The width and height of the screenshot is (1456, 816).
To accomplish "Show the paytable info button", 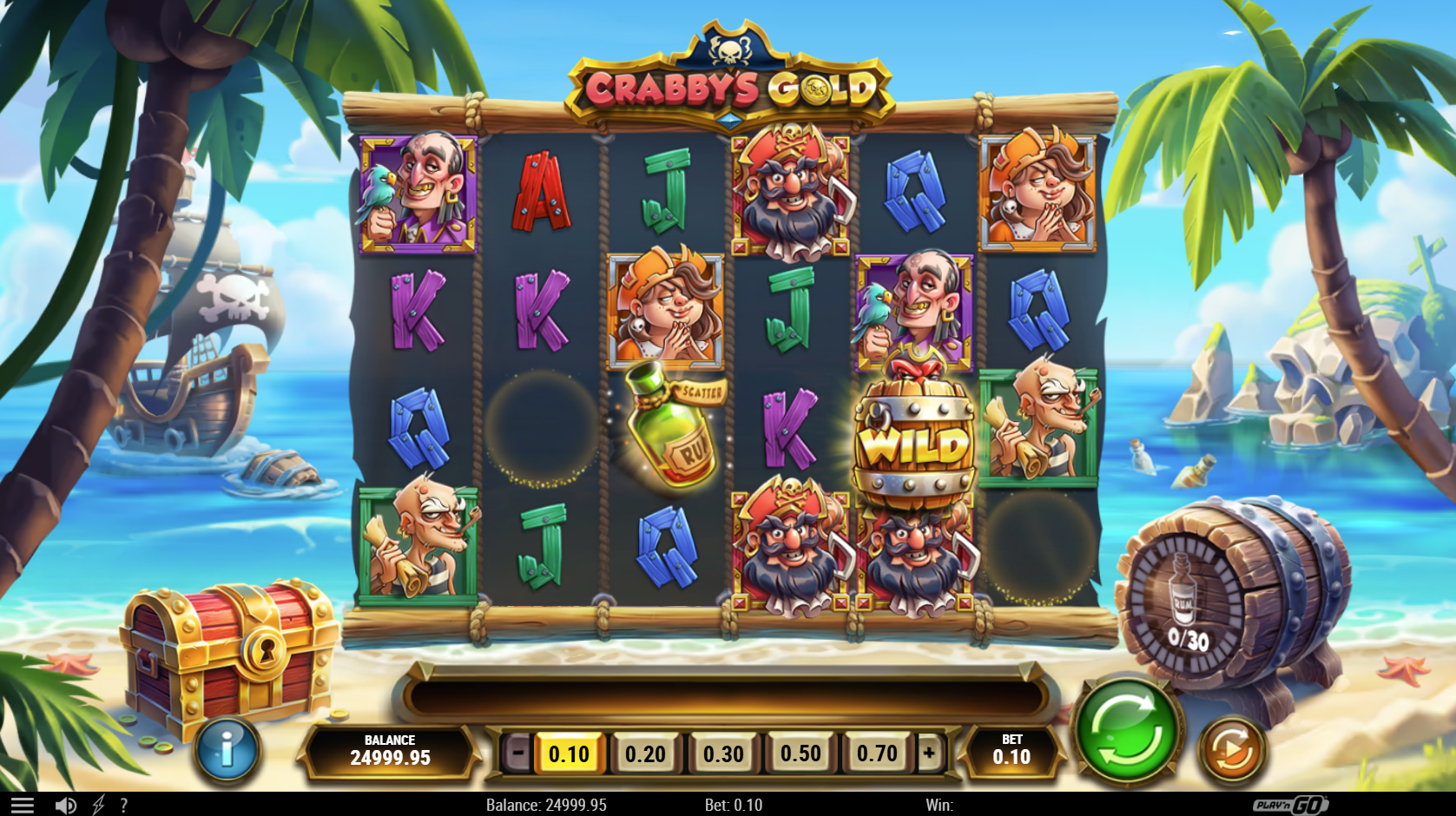I will (227, 749).
